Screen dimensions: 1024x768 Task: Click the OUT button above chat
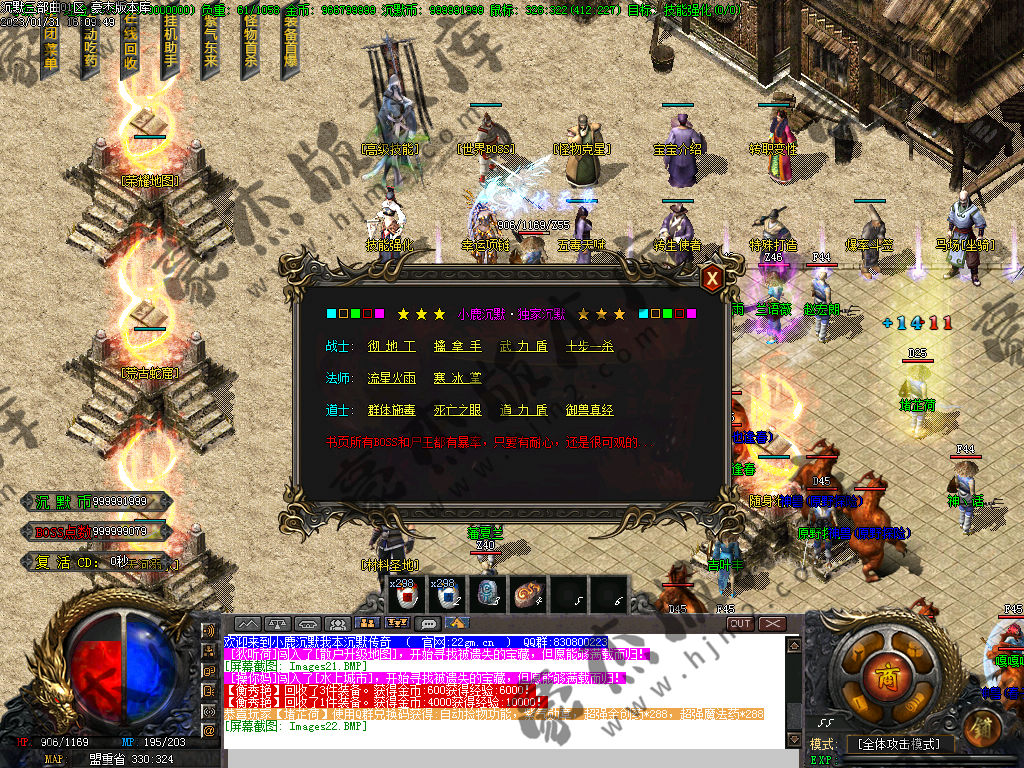tap(740, 624)
